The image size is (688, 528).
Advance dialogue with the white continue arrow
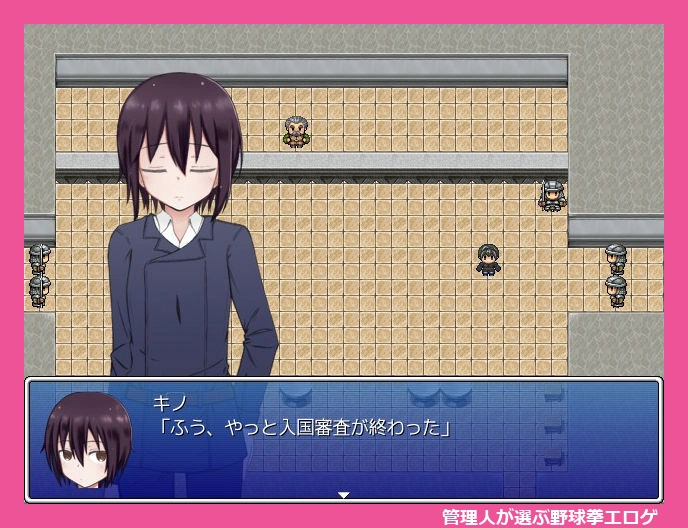click(343, 494)
